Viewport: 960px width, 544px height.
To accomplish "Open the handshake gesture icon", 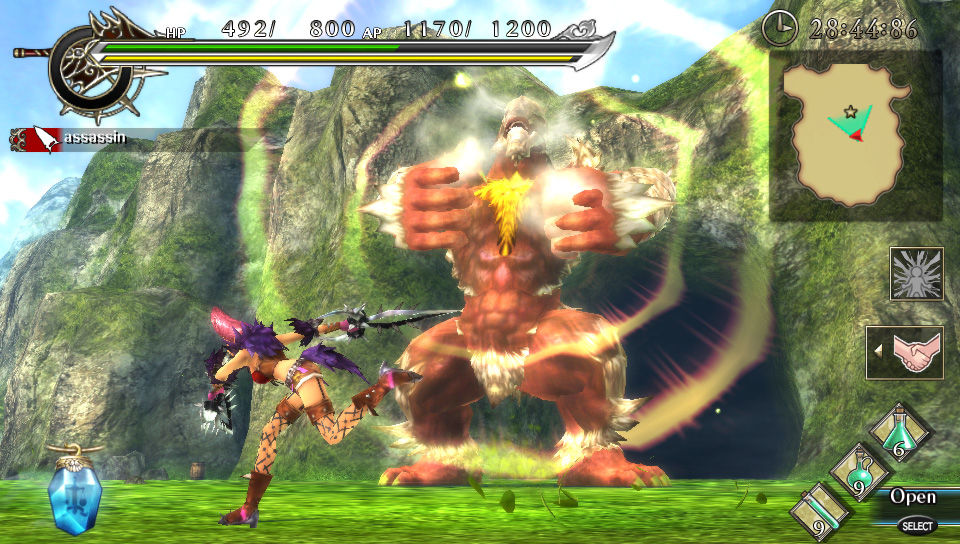I will pos(908,353).
